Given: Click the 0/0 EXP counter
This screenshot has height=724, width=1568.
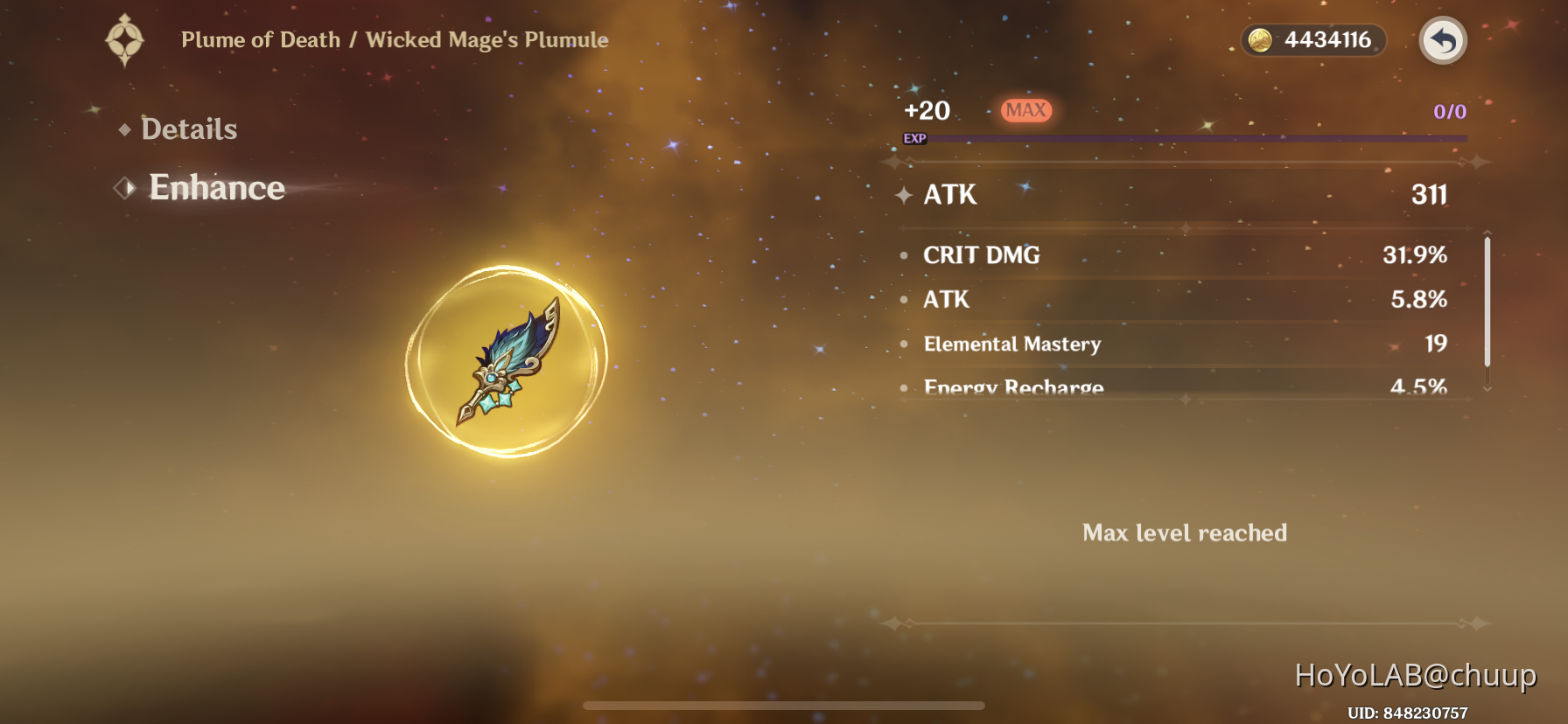Looking at the screenshot, I should pyautogui.click(x=1450, y=110).
